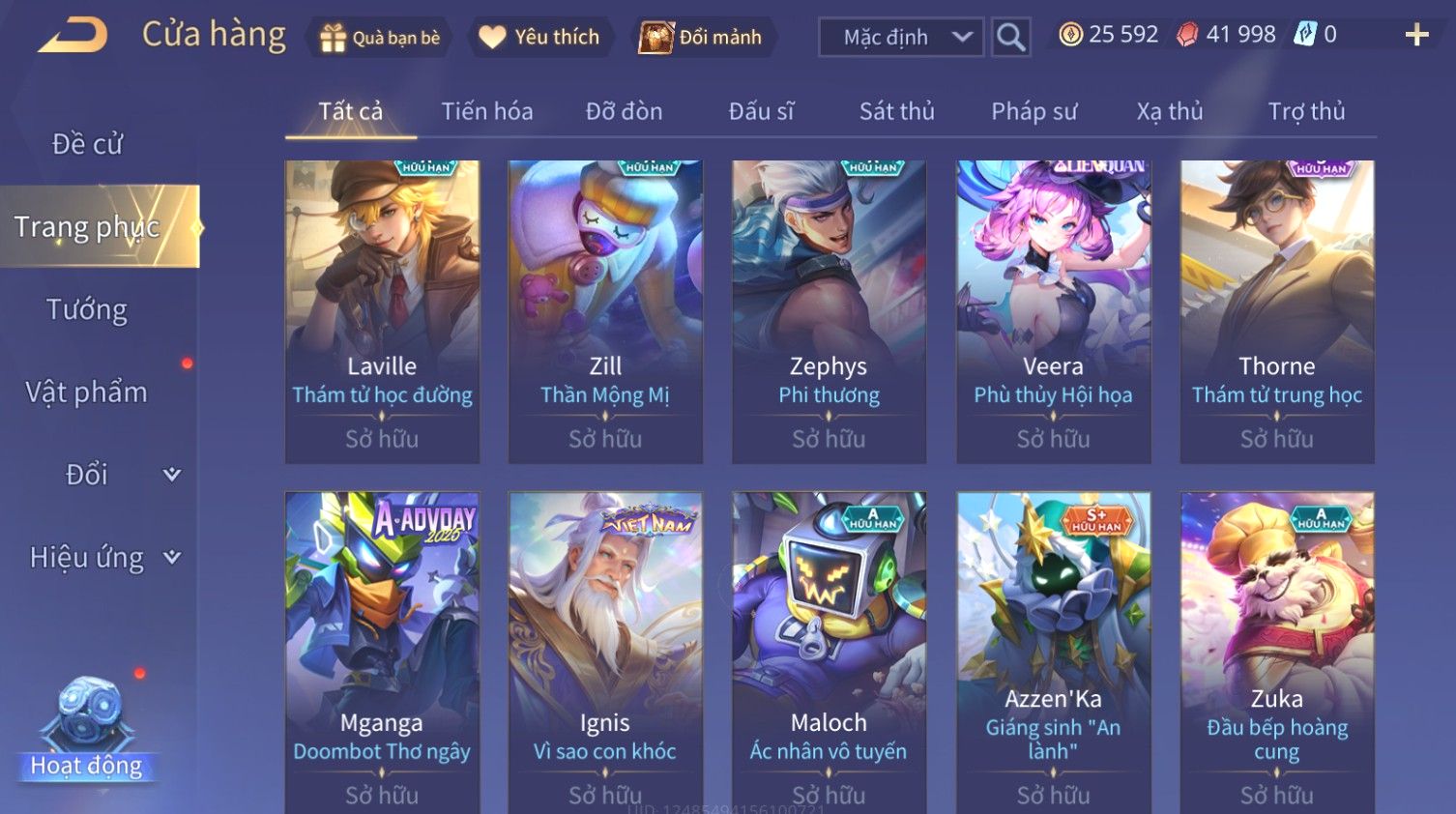Viewport: 1456px width, 814px height.
Task: Switch to the Tiến hóa tab
Action: tap(487, 111)
